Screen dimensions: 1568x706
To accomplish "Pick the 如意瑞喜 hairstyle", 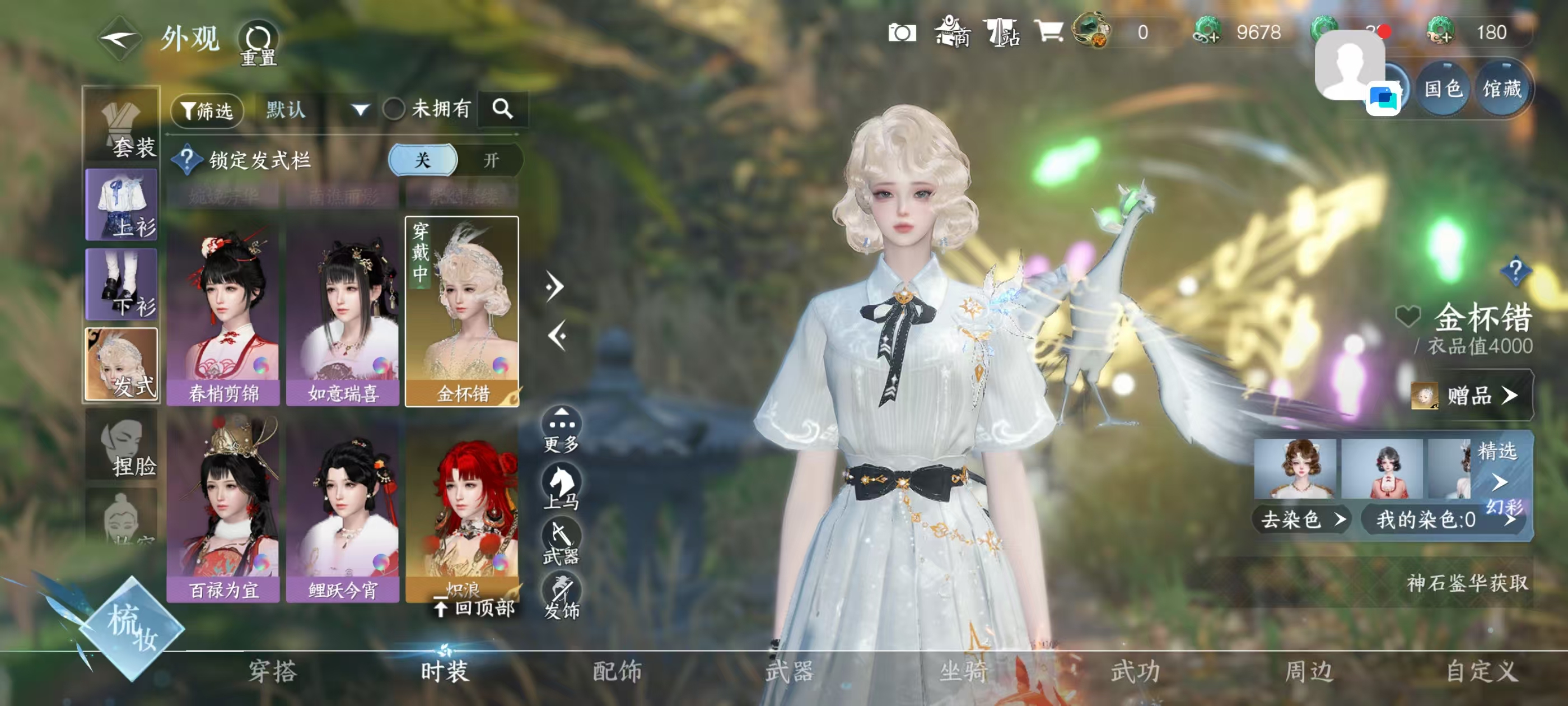I will [x=343, y=313].
